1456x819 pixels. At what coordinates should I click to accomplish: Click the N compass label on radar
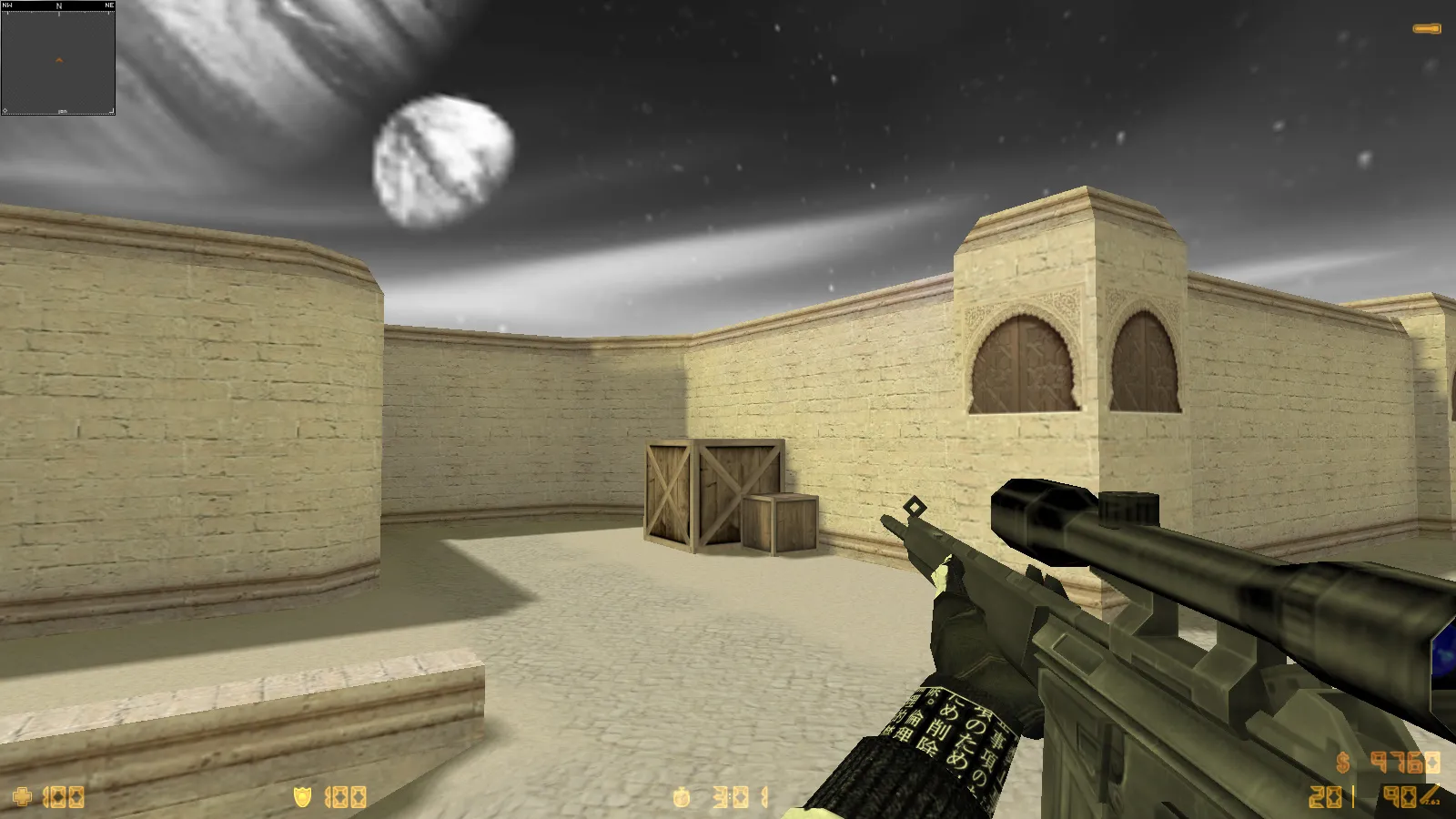pos(58,5)
